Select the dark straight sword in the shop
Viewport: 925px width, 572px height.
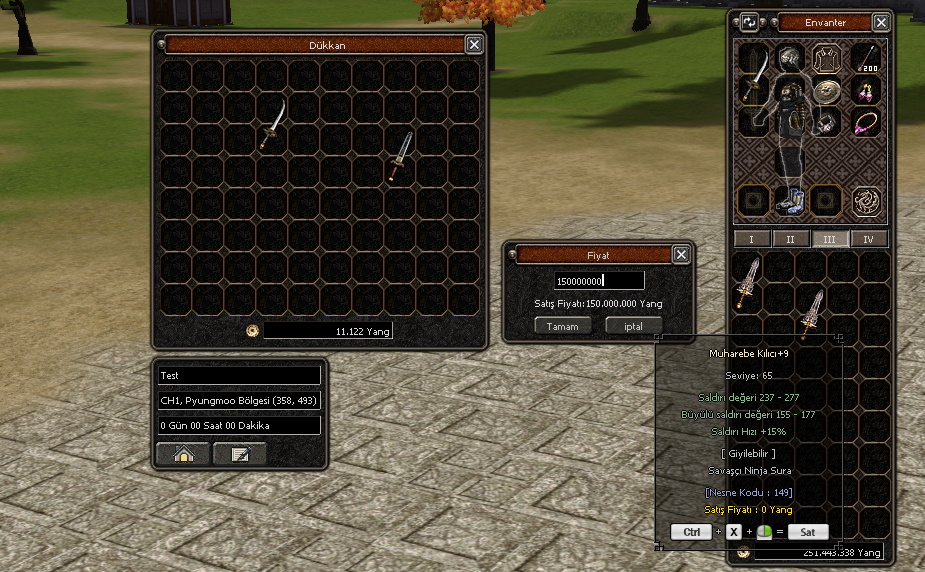coord(401,156)
